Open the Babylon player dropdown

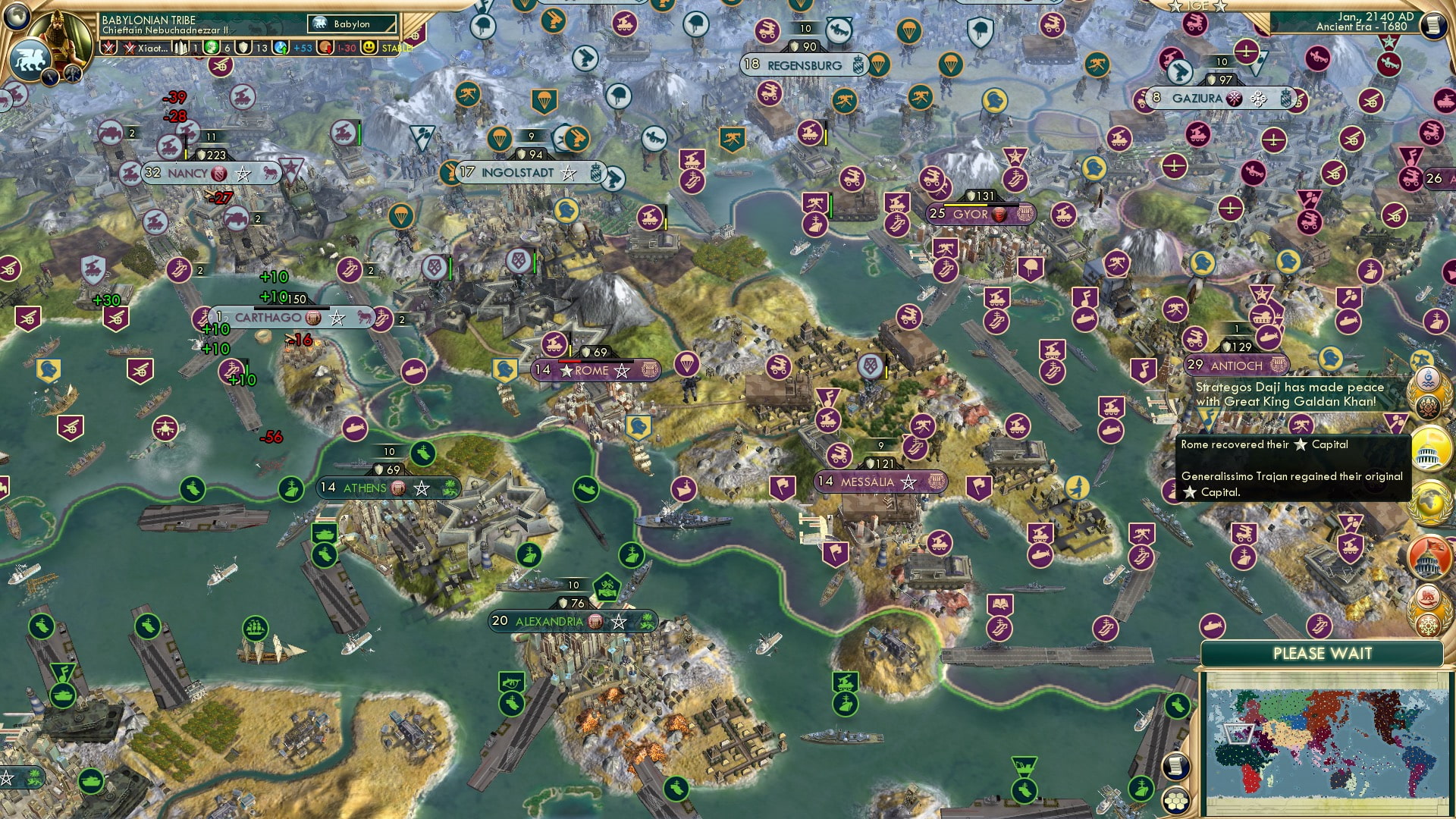click(x=353, y=24)
